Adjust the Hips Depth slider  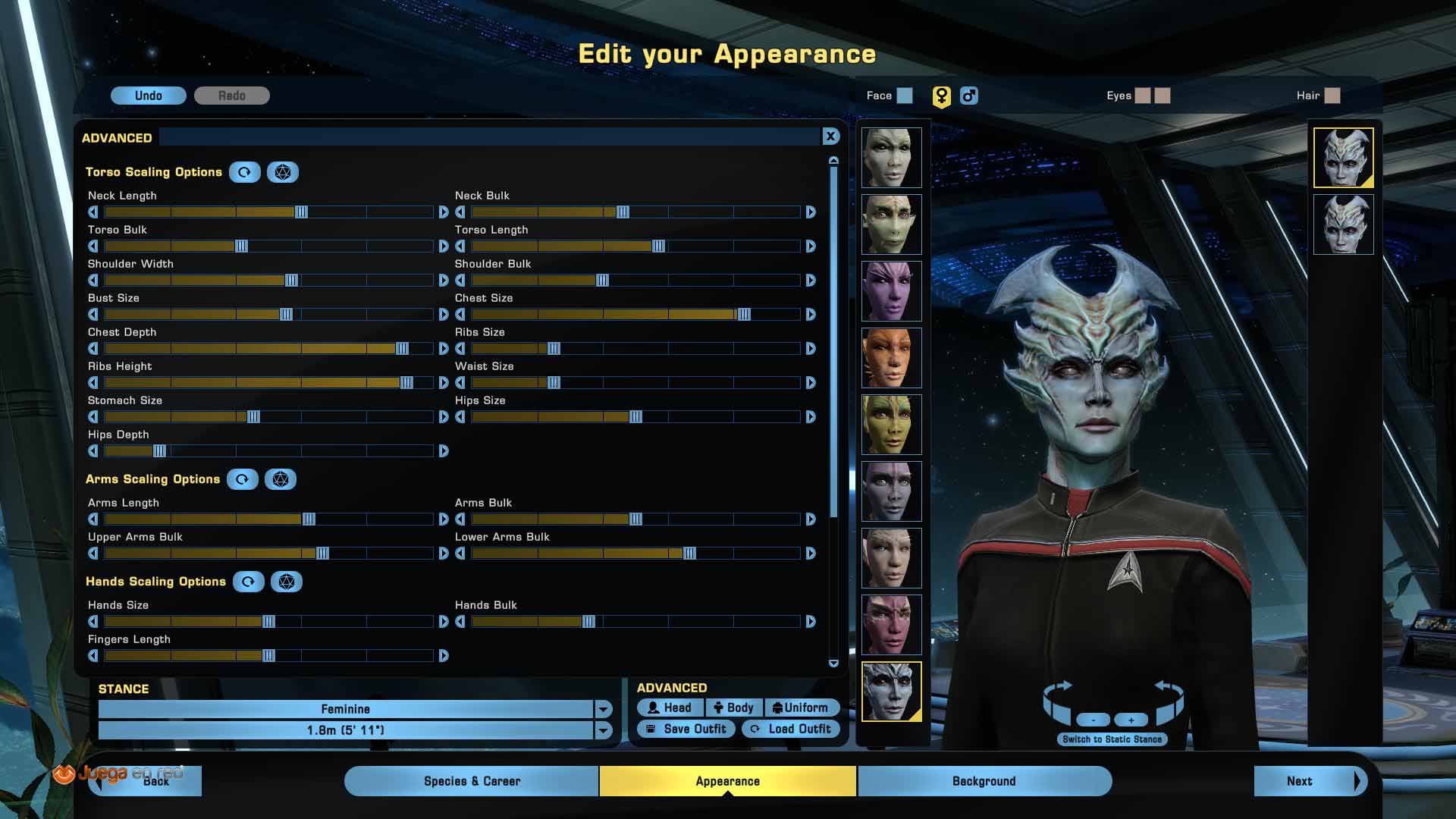(159, 451)
